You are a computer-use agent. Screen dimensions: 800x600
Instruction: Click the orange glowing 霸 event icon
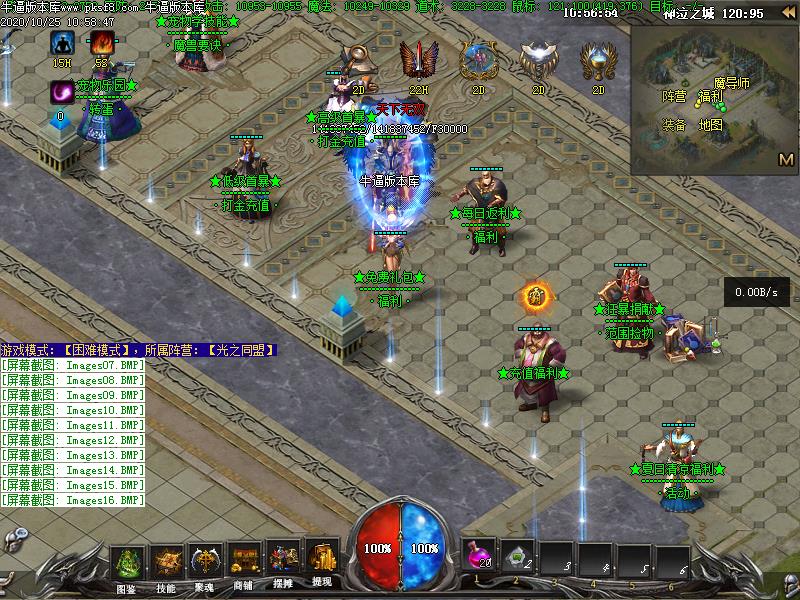(535, 296)
